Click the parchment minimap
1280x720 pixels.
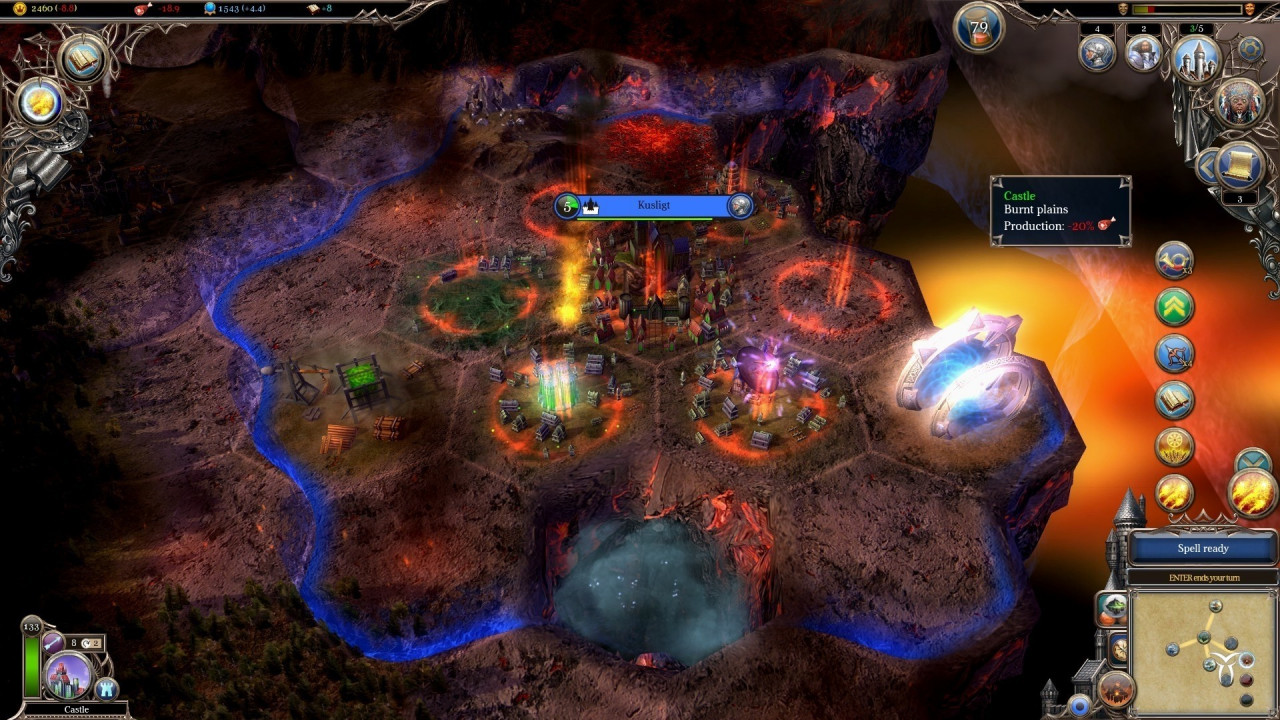coord(1204,651)
